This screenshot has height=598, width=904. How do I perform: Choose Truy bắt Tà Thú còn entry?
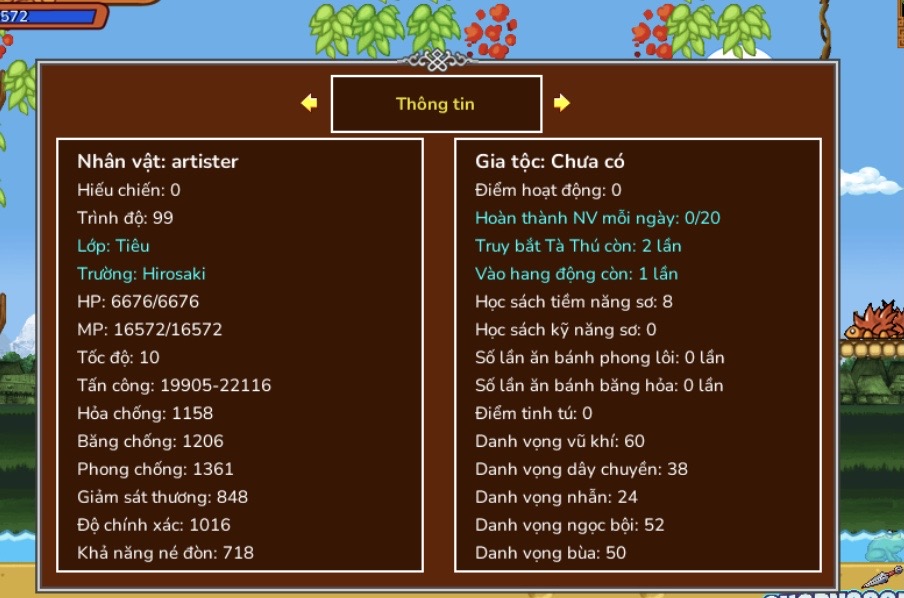[578, 245]
